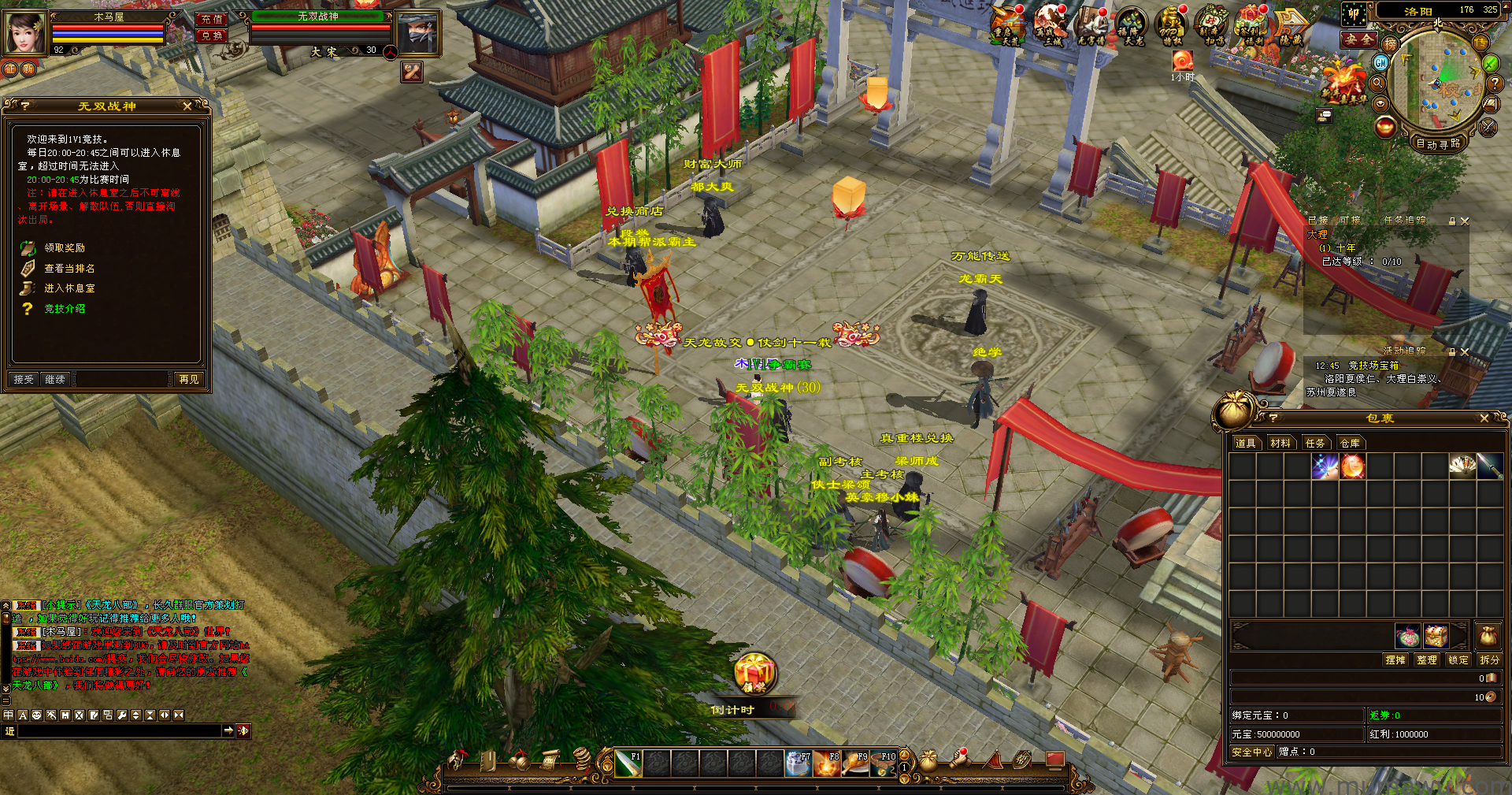Select the sword item in the bag
Screen dimensions: 1512x795
[1489, 466]
